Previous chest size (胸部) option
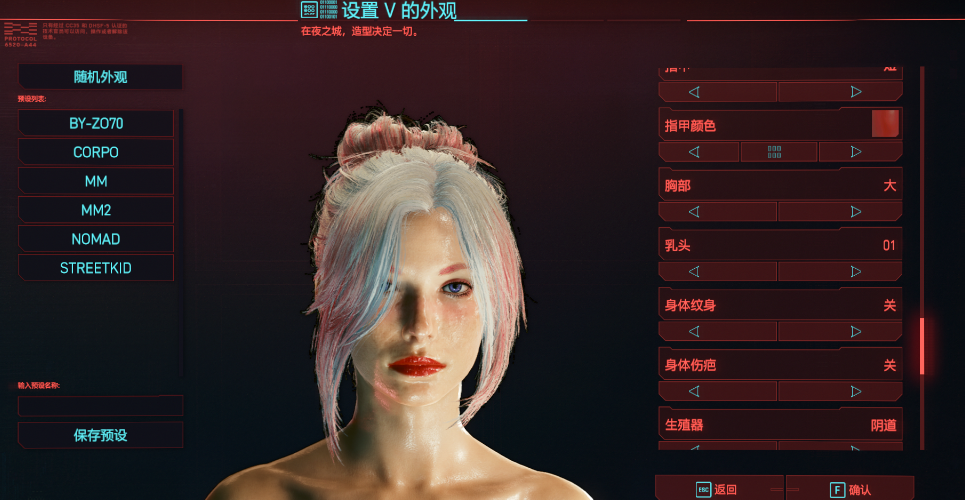The width and height of the screenshot is (965, 500). click(x=694, y=212)
